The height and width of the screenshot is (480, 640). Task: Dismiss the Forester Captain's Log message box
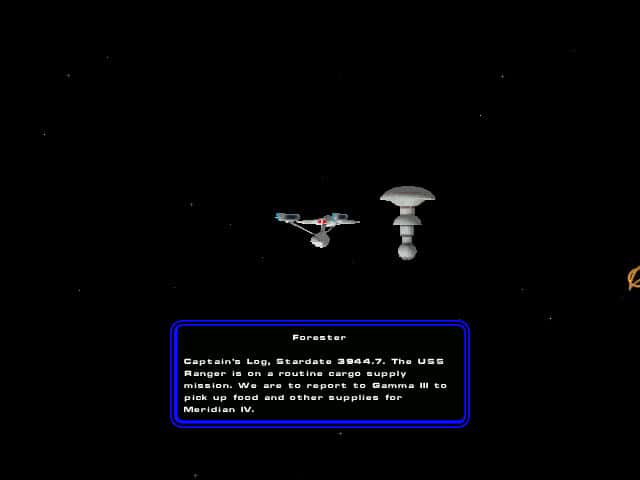(x=319, y=374)
